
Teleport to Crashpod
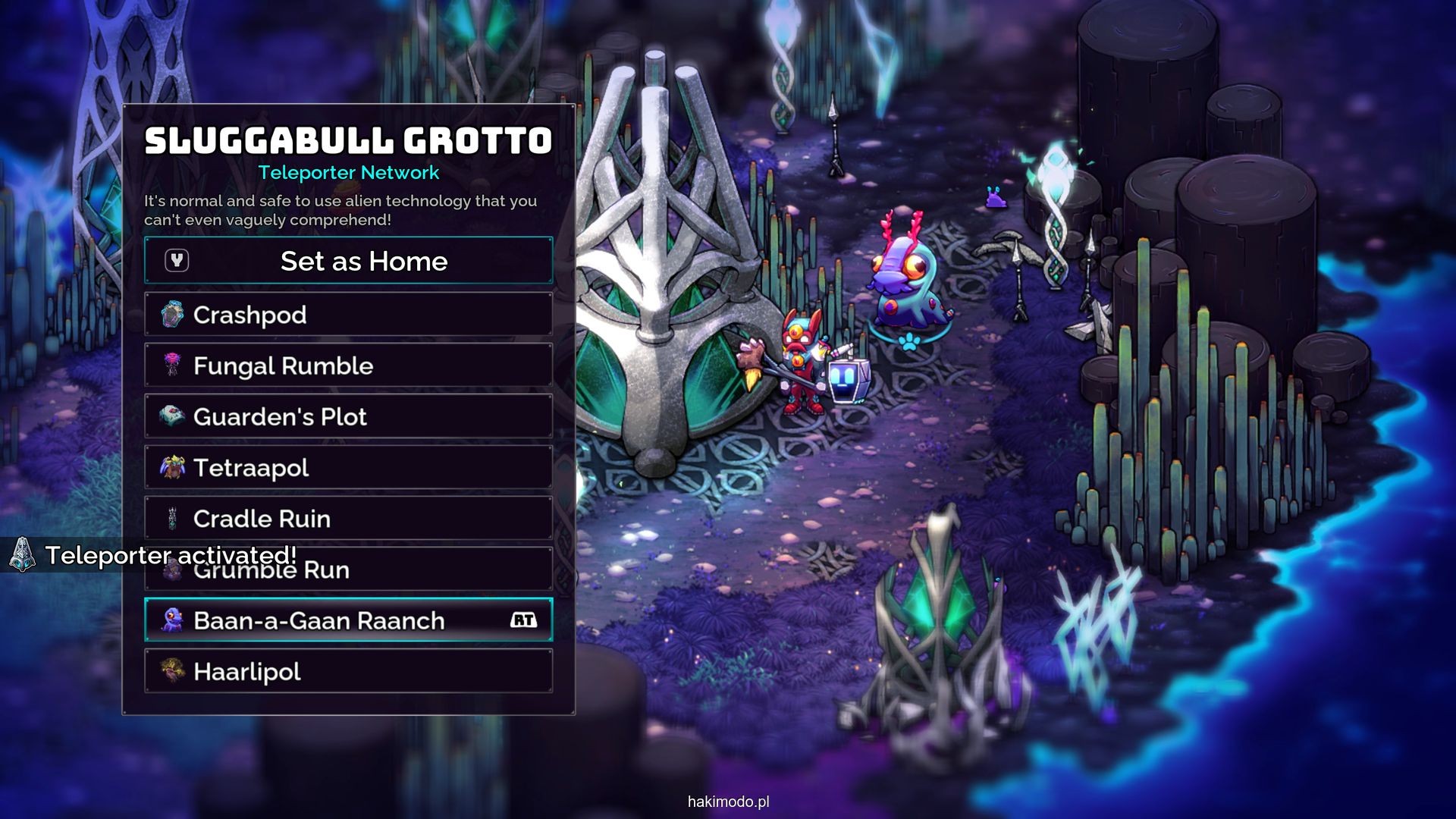click(x=348, y=315)
